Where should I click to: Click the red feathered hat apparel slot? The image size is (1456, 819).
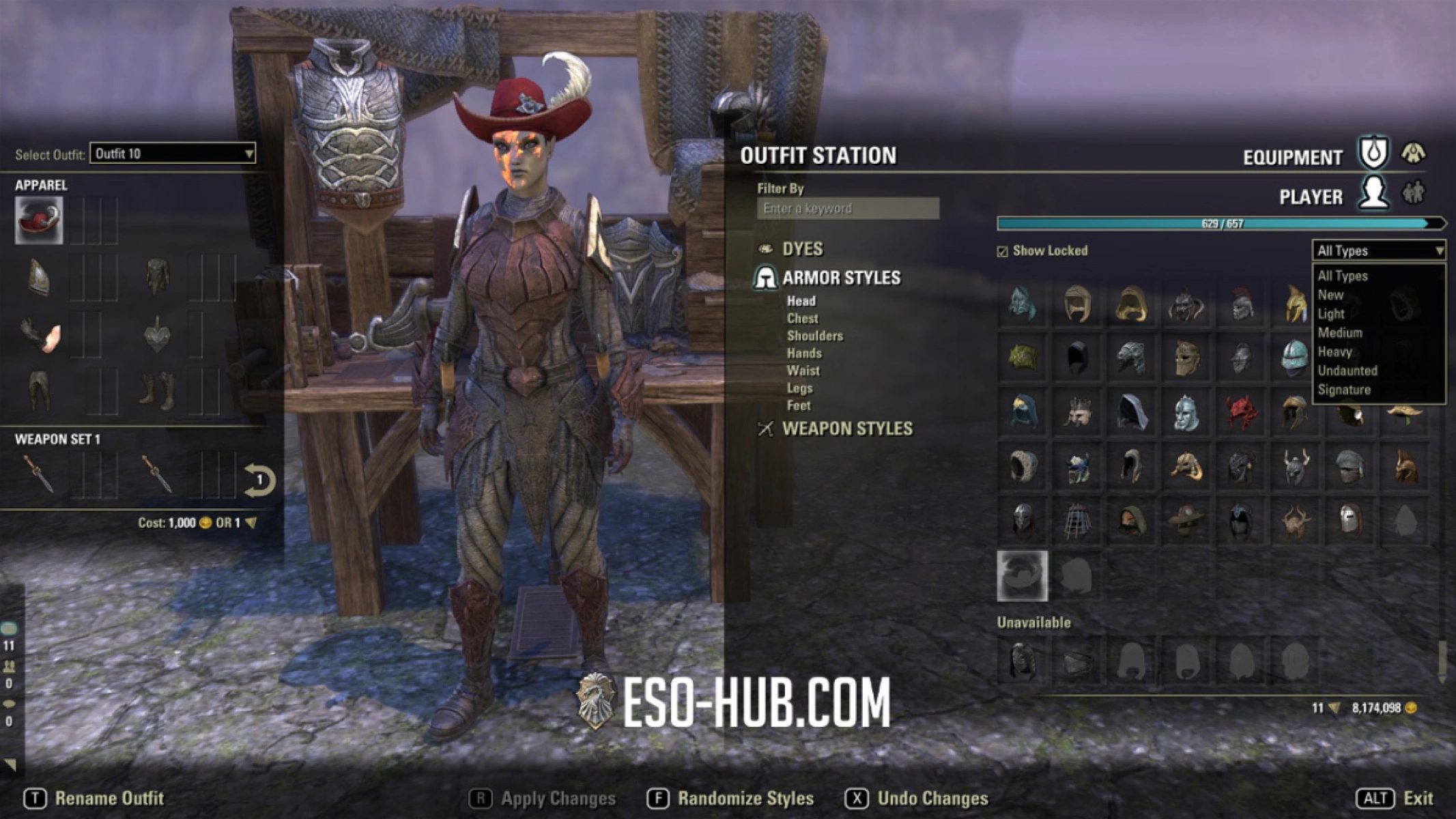coord(38,219)
